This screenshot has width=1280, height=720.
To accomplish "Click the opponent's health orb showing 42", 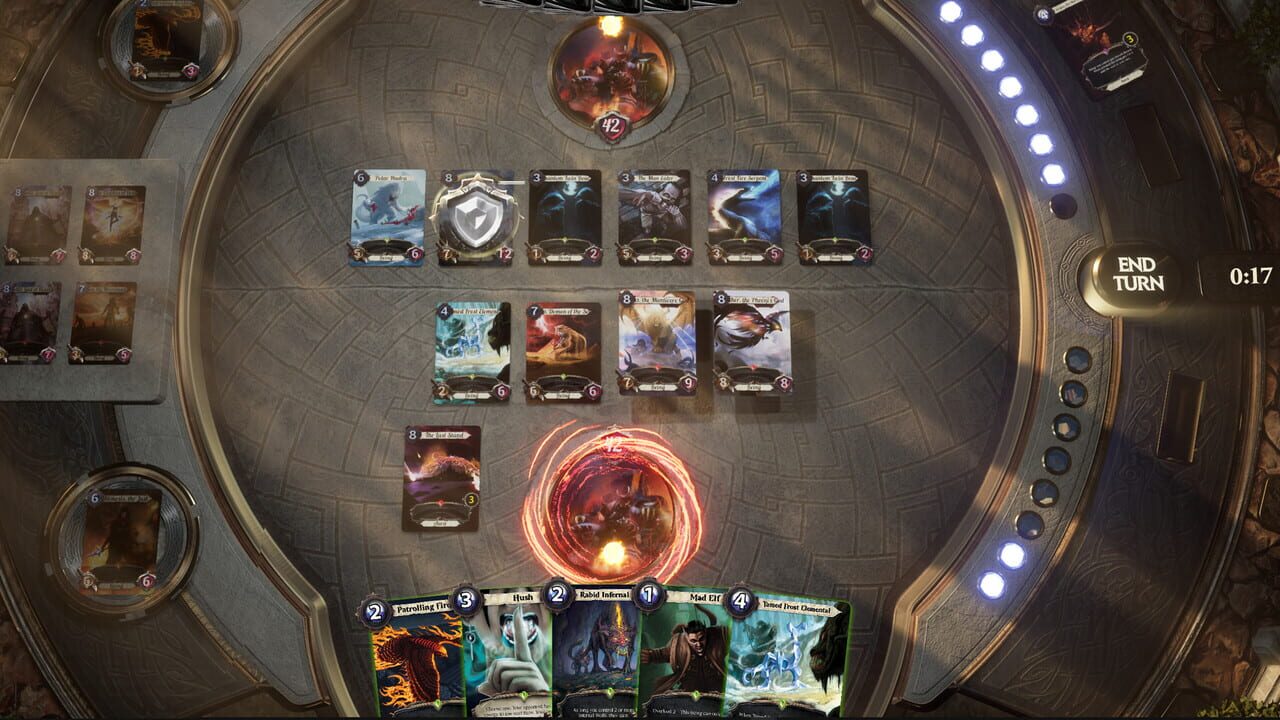I will [611, 122].
